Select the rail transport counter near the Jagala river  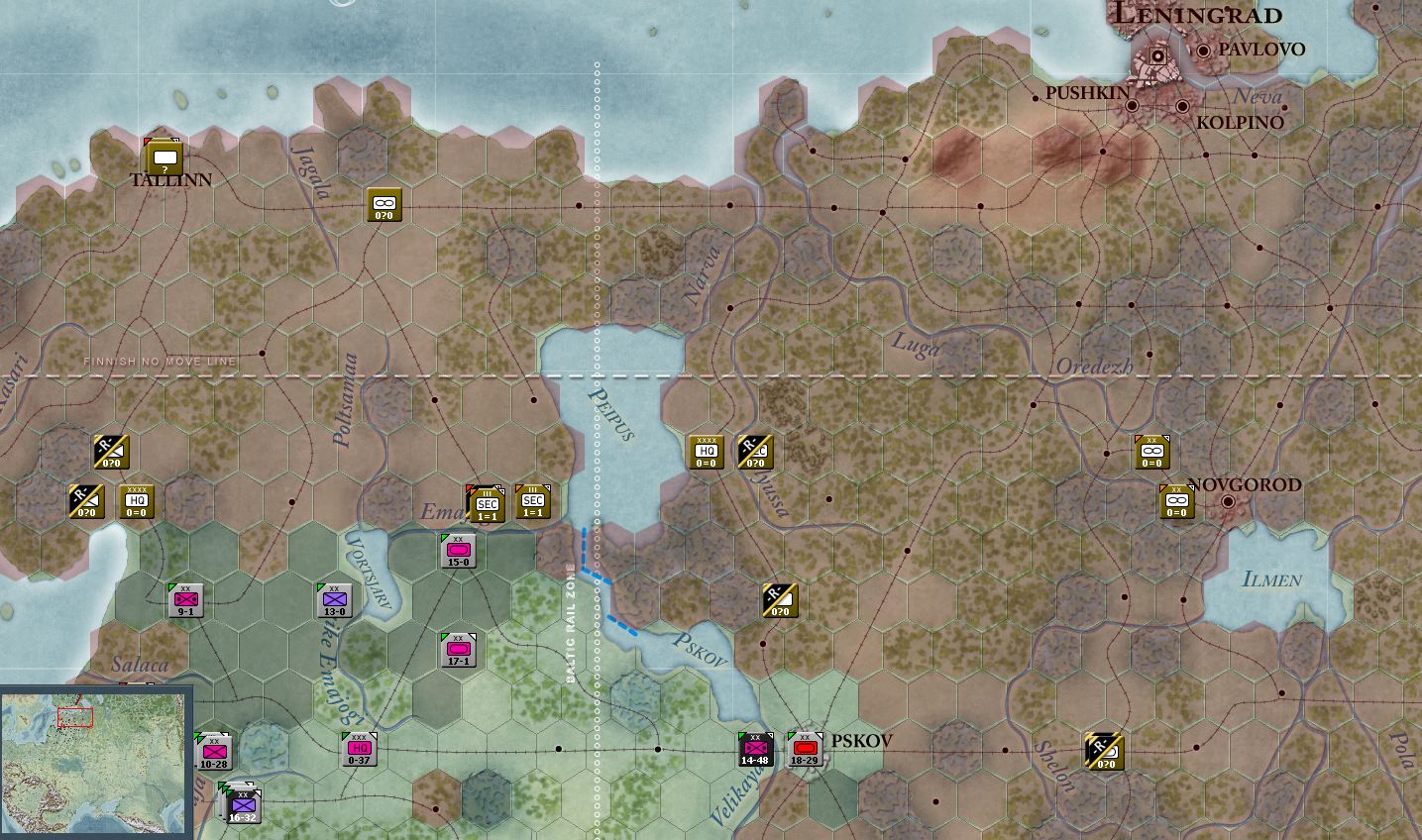384,204
